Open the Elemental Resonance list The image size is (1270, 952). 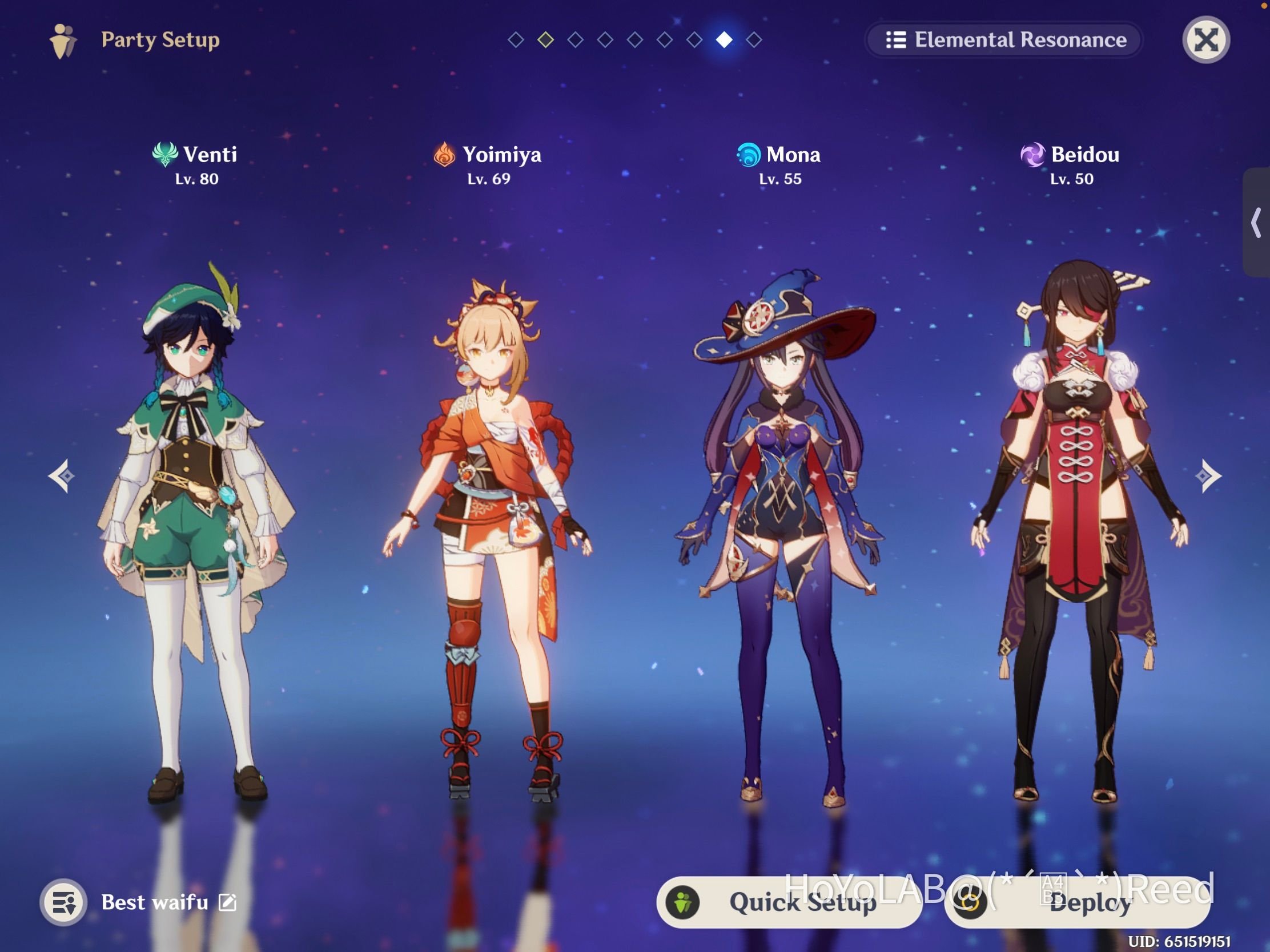(x=1004, y=40)
